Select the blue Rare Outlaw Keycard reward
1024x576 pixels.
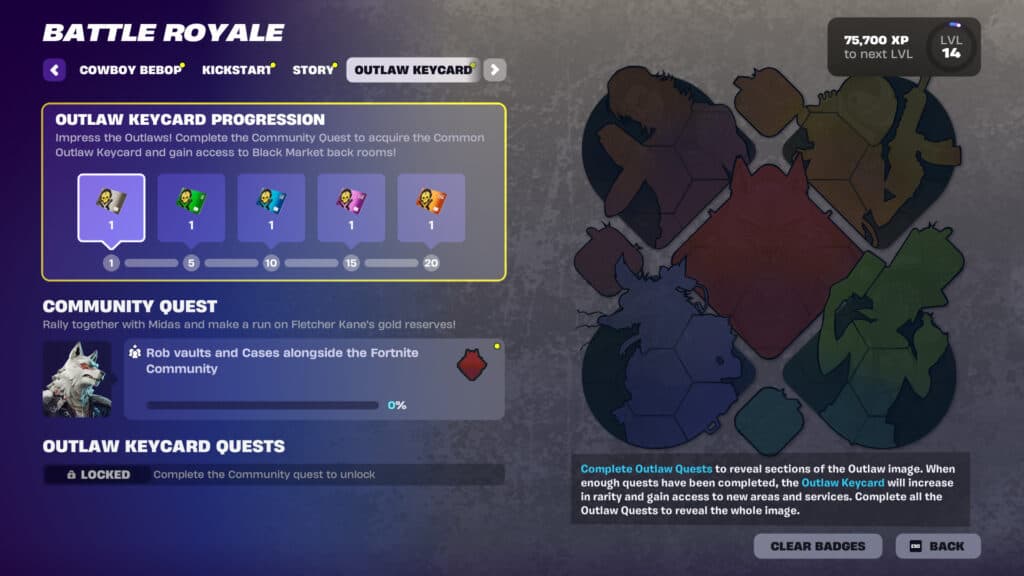pyautogui.click(x=271, y=208)
